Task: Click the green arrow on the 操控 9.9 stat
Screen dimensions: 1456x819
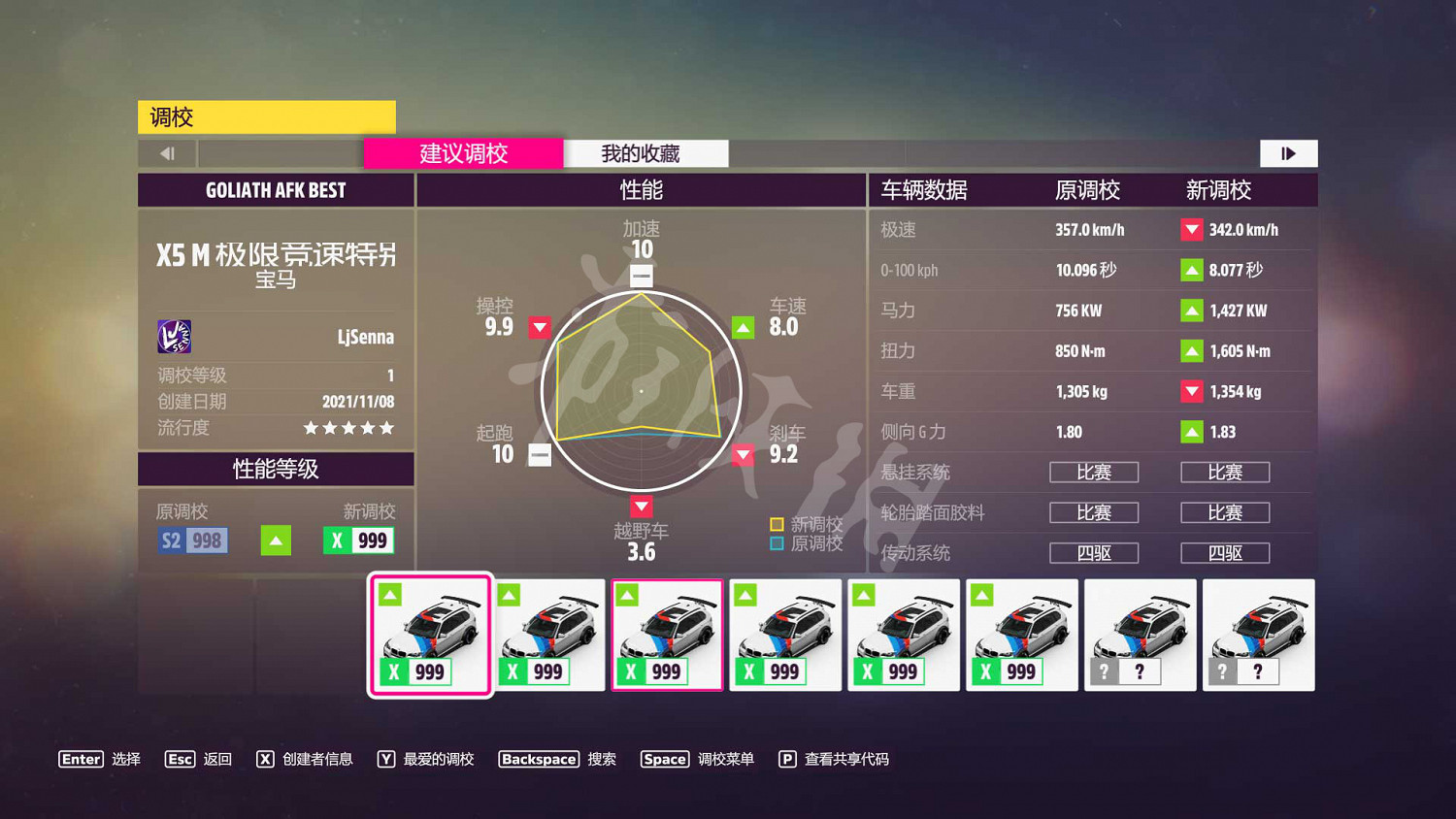Action: point(540,327)
